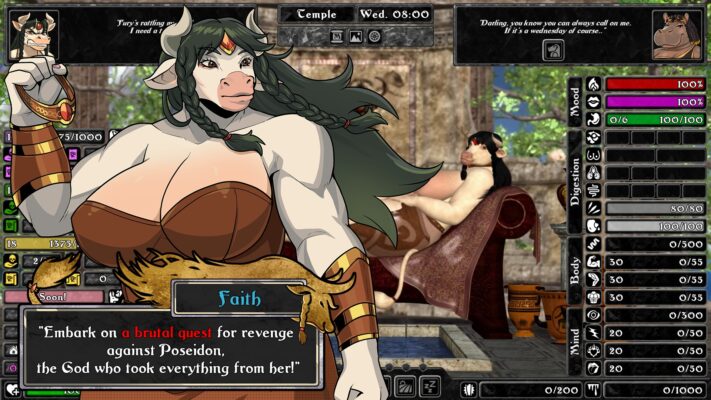Open the round compass icon under the time
Viewport: 711px width, 400px height.
click(374, 36)
